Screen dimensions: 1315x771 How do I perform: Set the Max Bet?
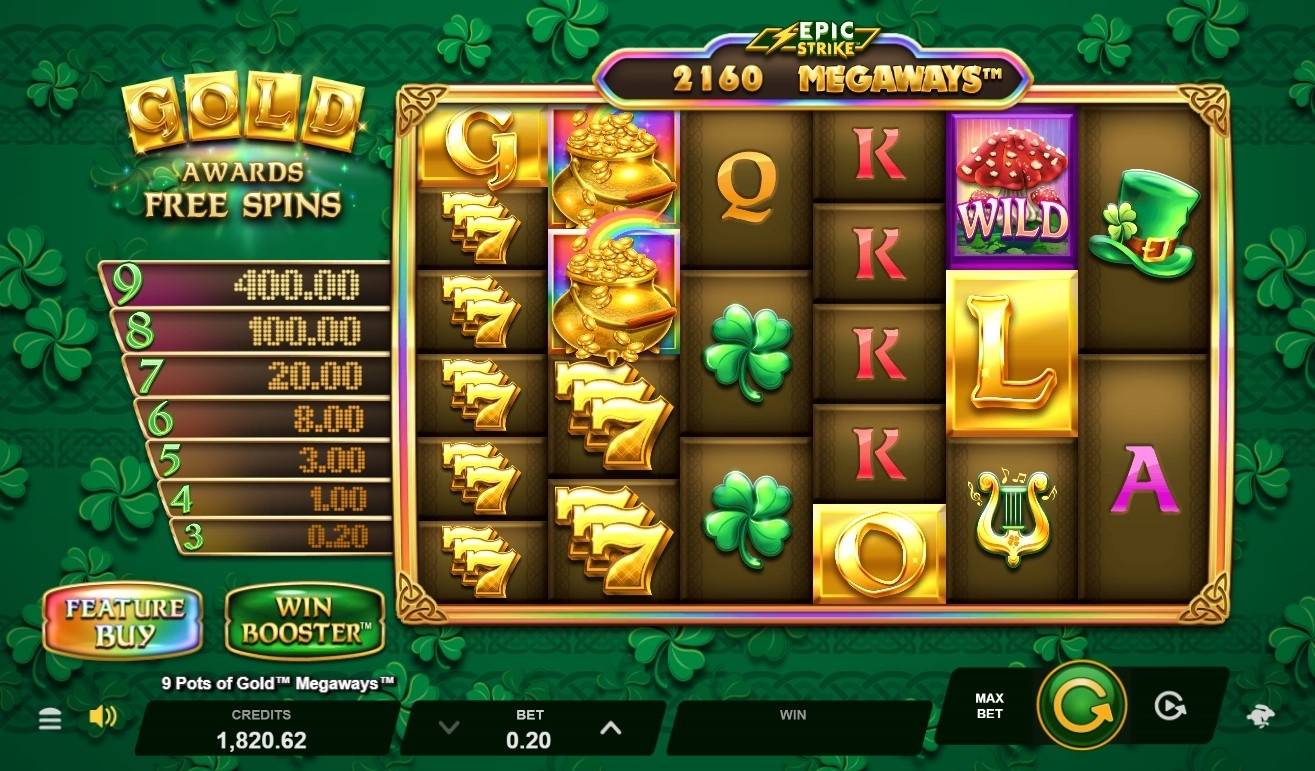(989, 705)
